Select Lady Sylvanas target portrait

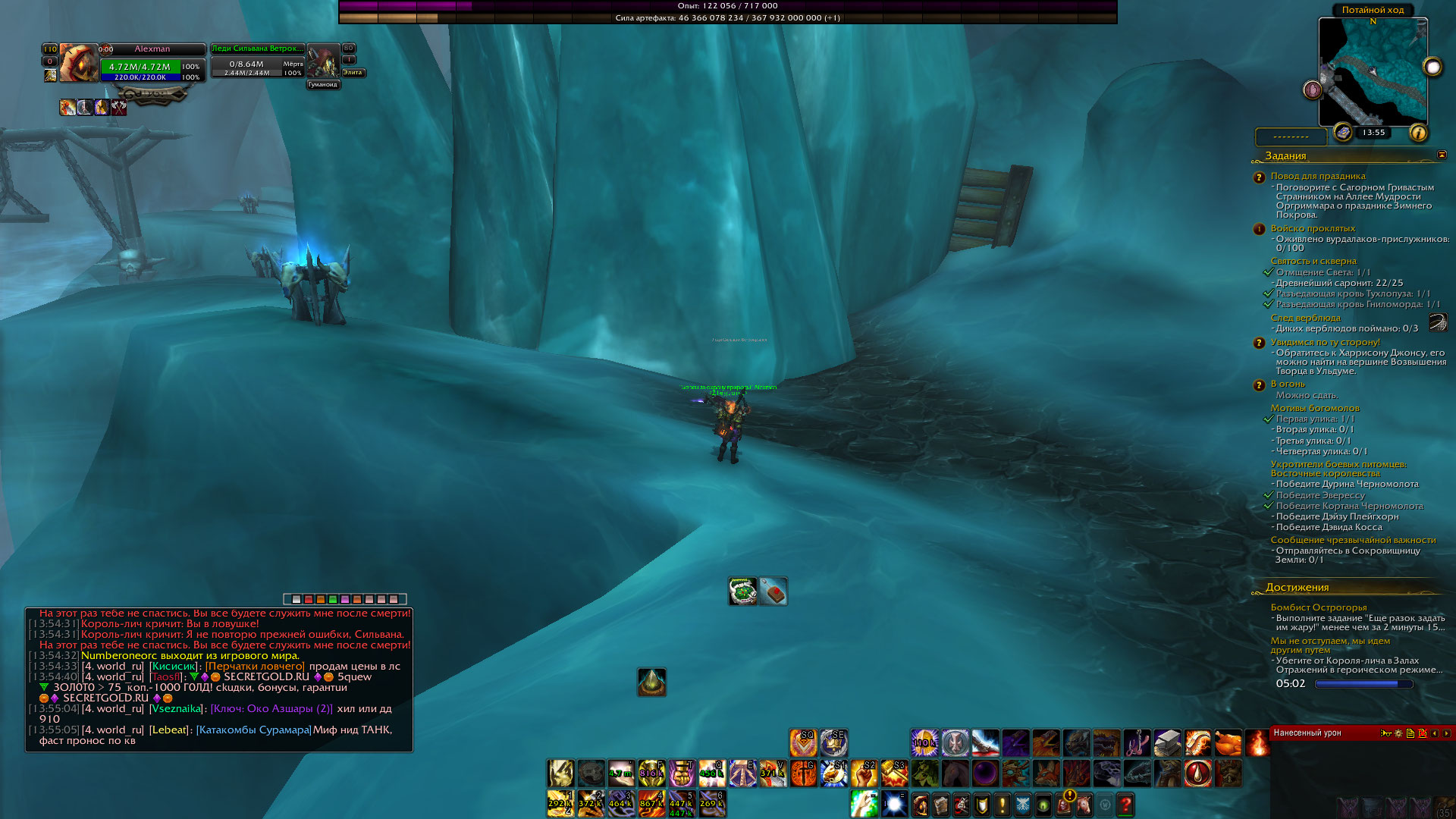324,61
